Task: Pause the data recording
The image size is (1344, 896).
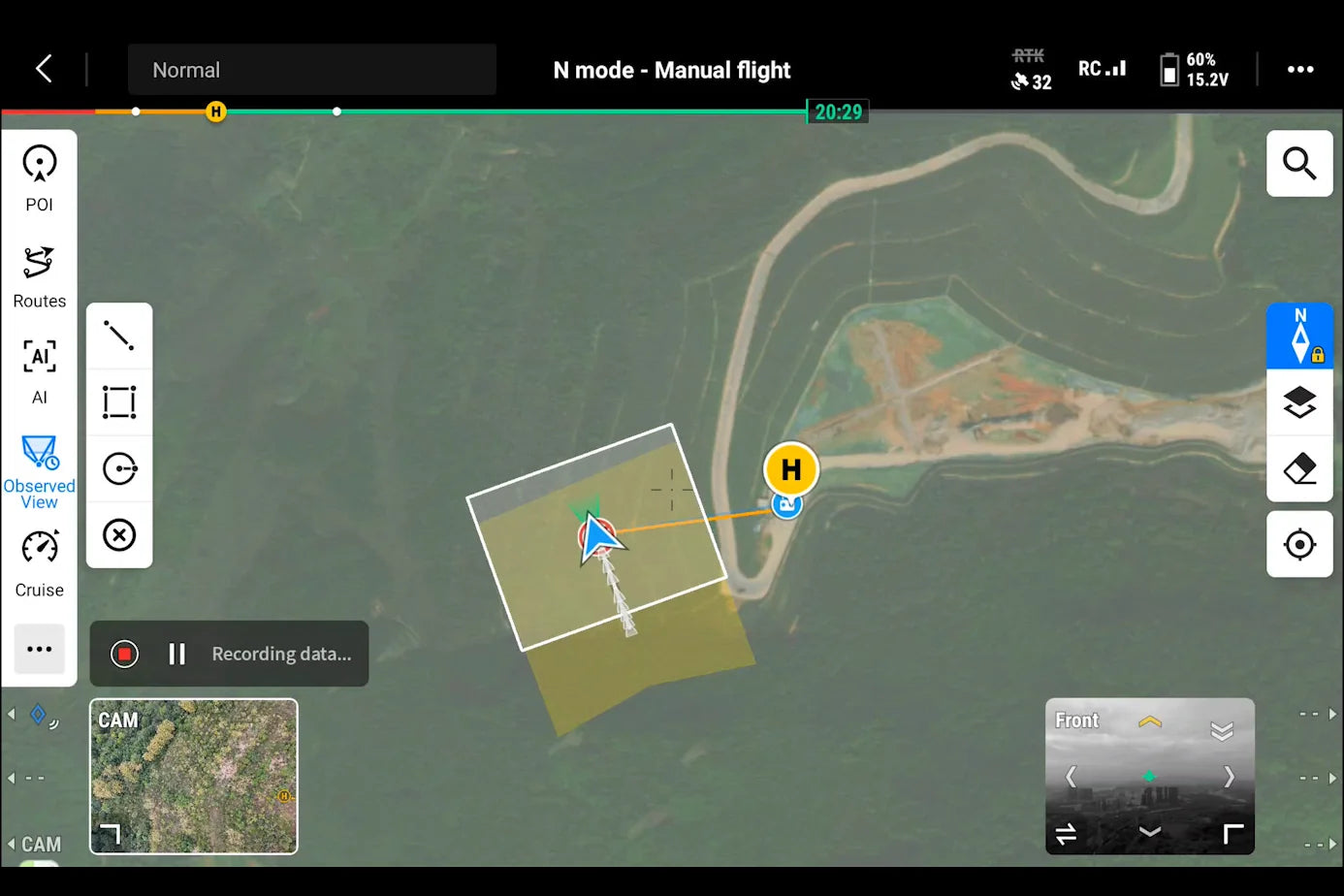Action: 177,654
